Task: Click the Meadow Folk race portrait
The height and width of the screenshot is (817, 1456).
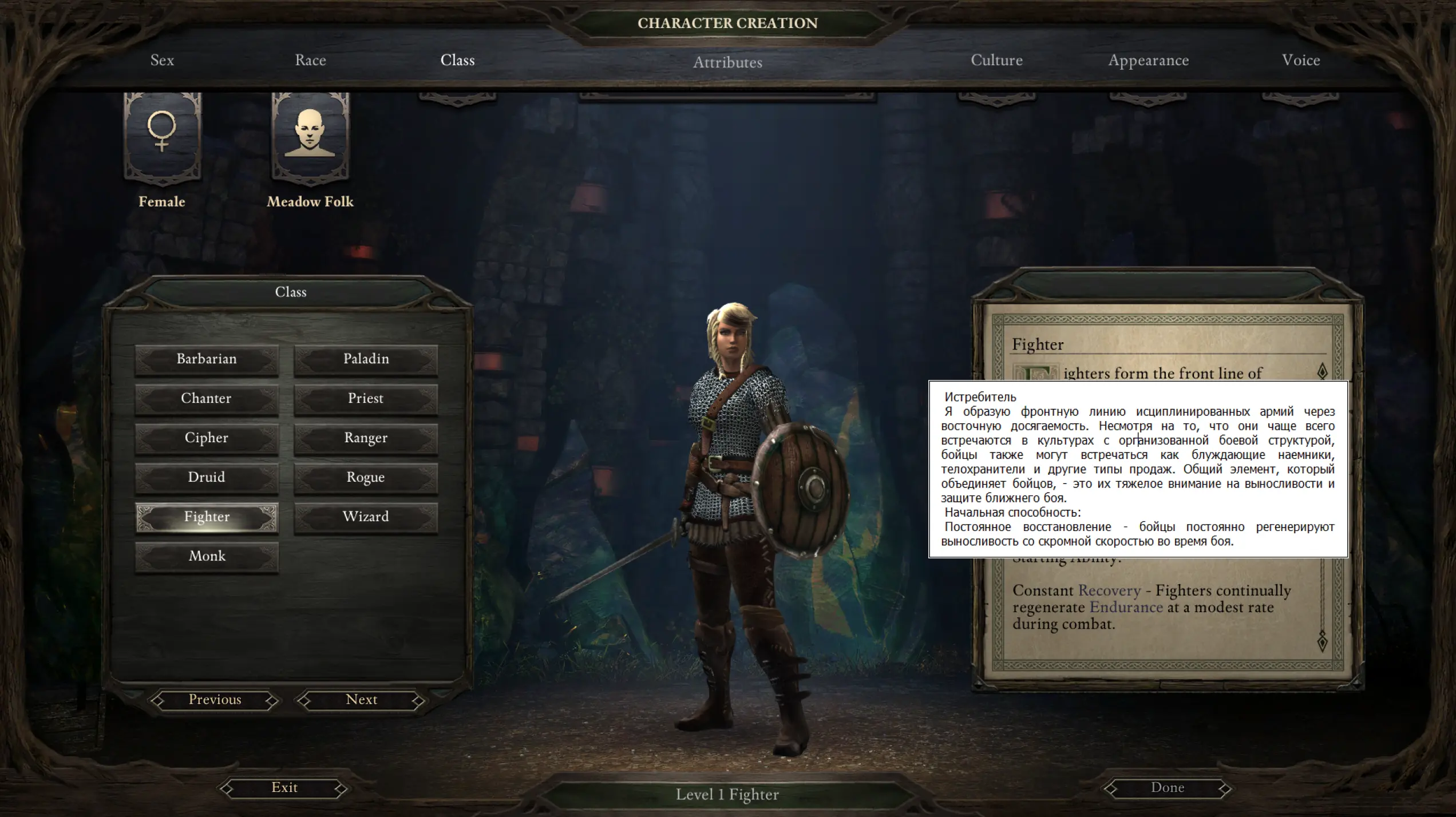Action: [310, 137]
